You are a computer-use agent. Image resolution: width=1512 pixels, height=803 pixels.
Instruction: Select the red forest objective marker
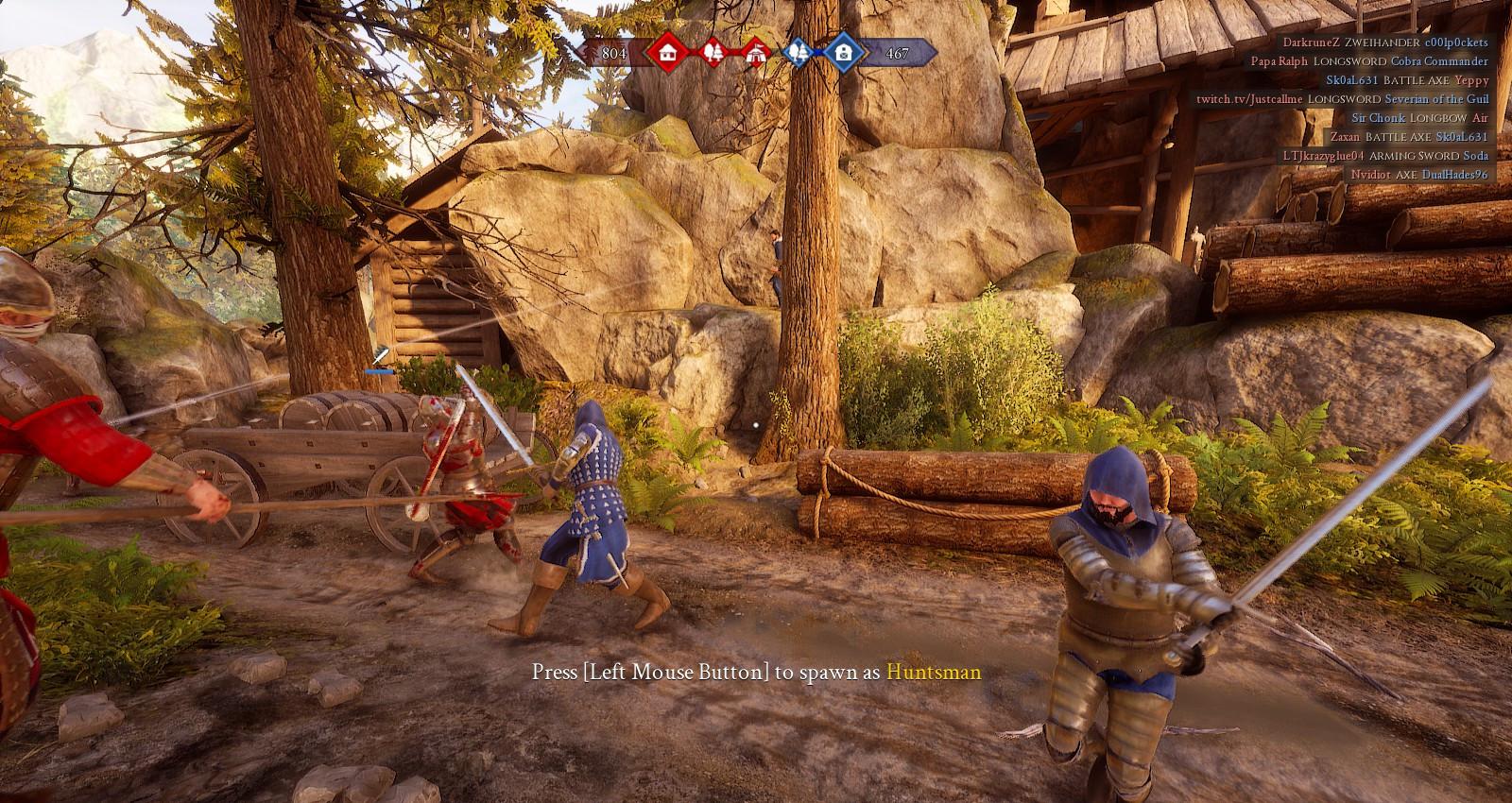coord(713,53)
